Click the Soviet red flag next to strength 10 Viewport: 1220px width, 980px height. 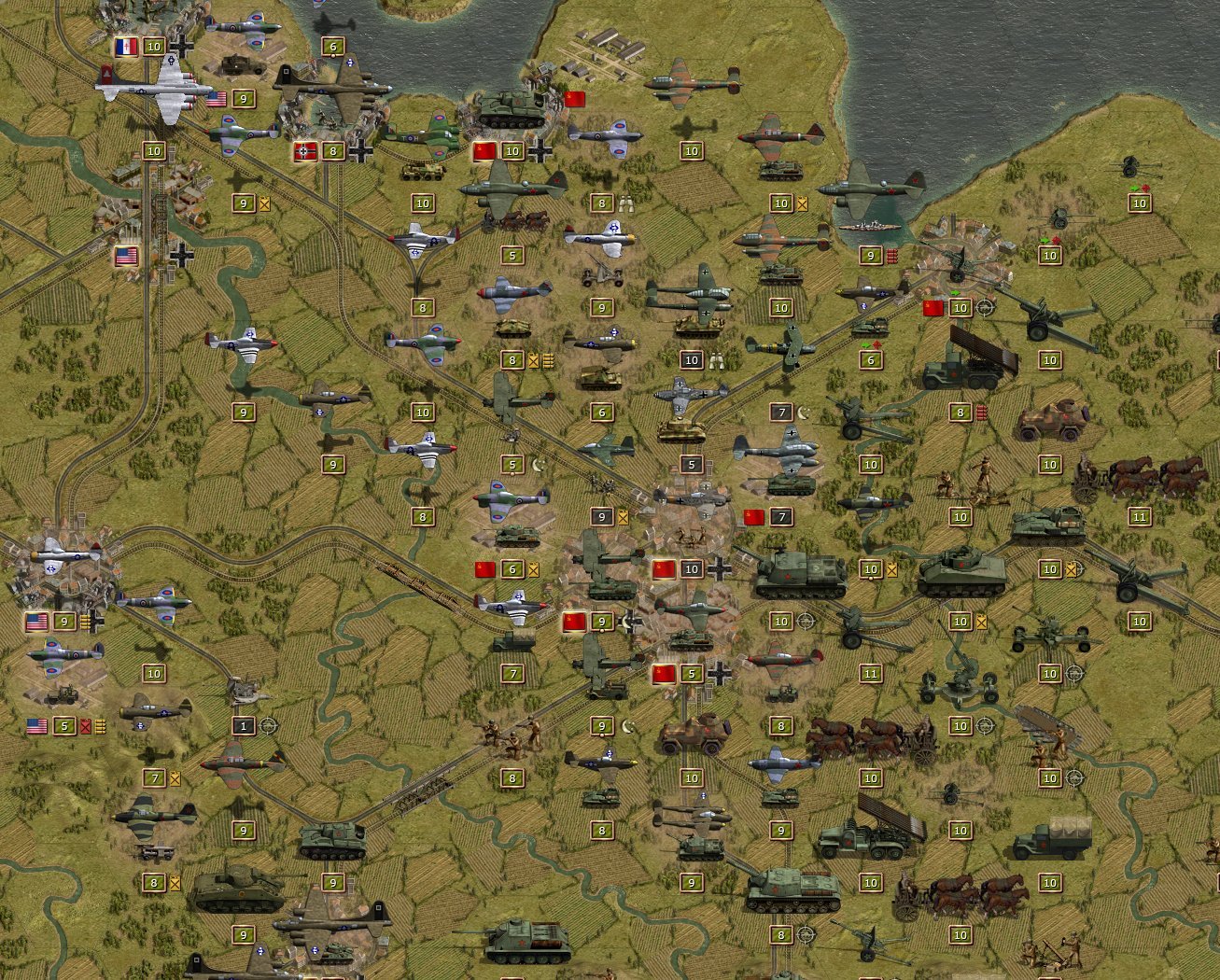click(485, 149)
